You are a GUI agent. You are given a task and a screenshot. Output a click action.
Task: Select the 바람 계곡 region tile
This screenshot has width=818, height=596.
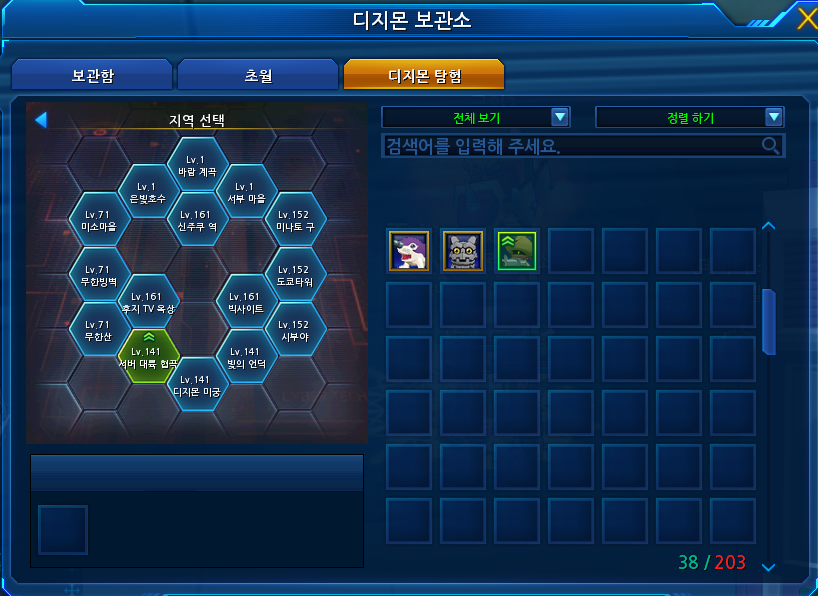[x=197, y=165]
